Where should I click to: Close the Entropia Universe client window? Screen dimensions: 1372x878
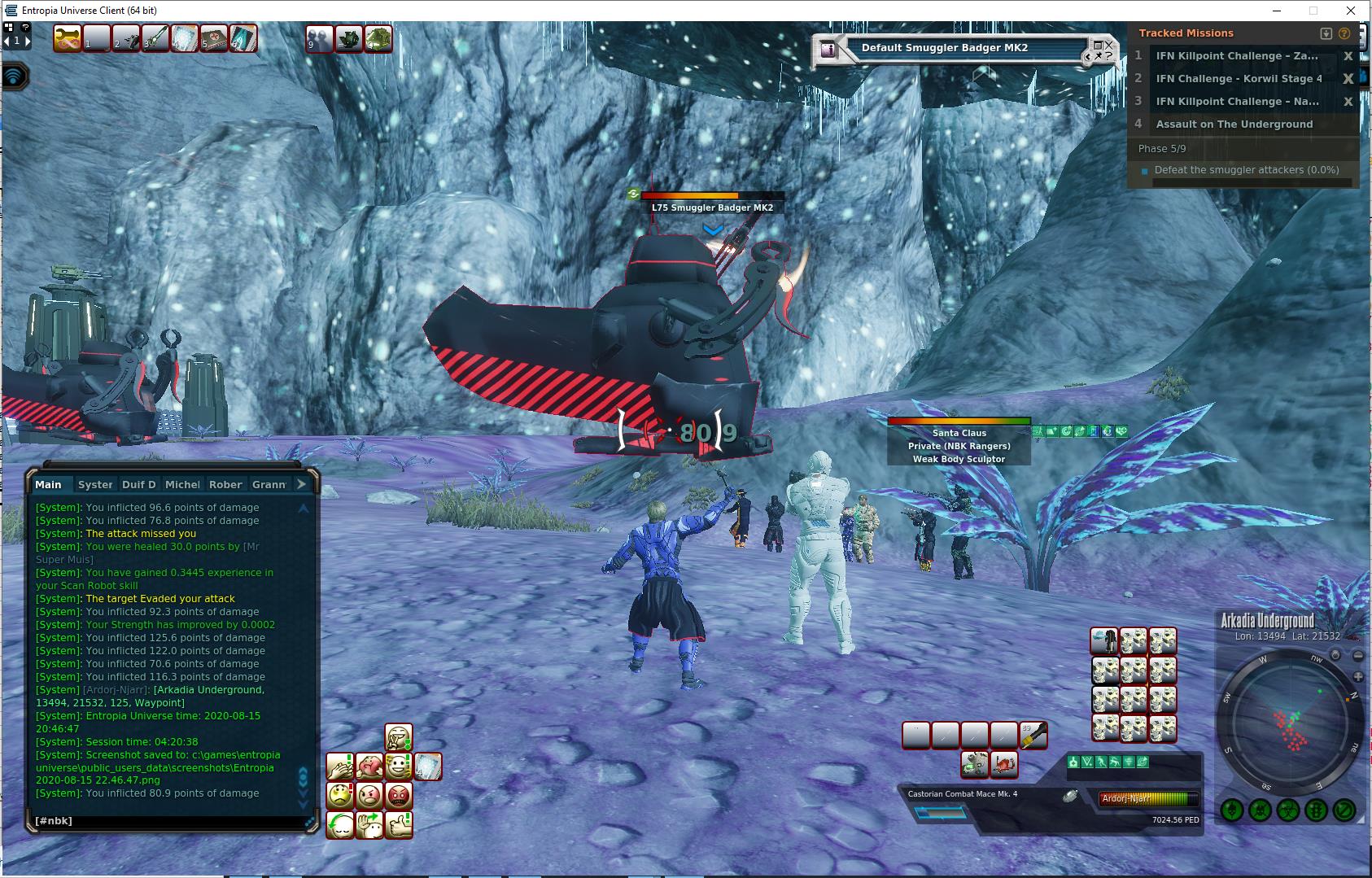(1351, 11)
